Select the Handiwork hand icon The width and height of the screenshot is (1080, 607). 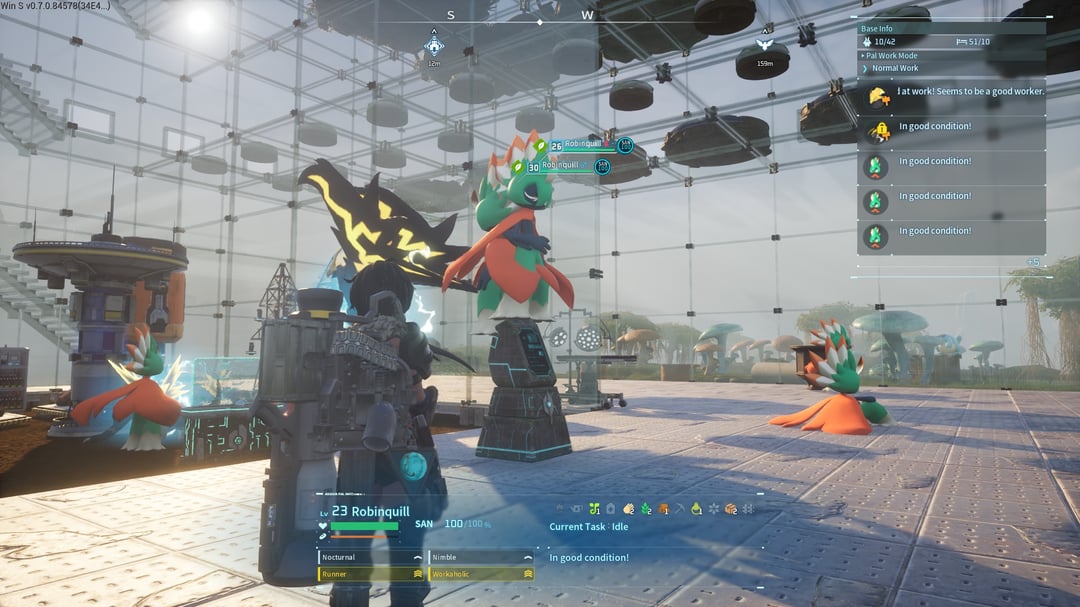[628, 509]
